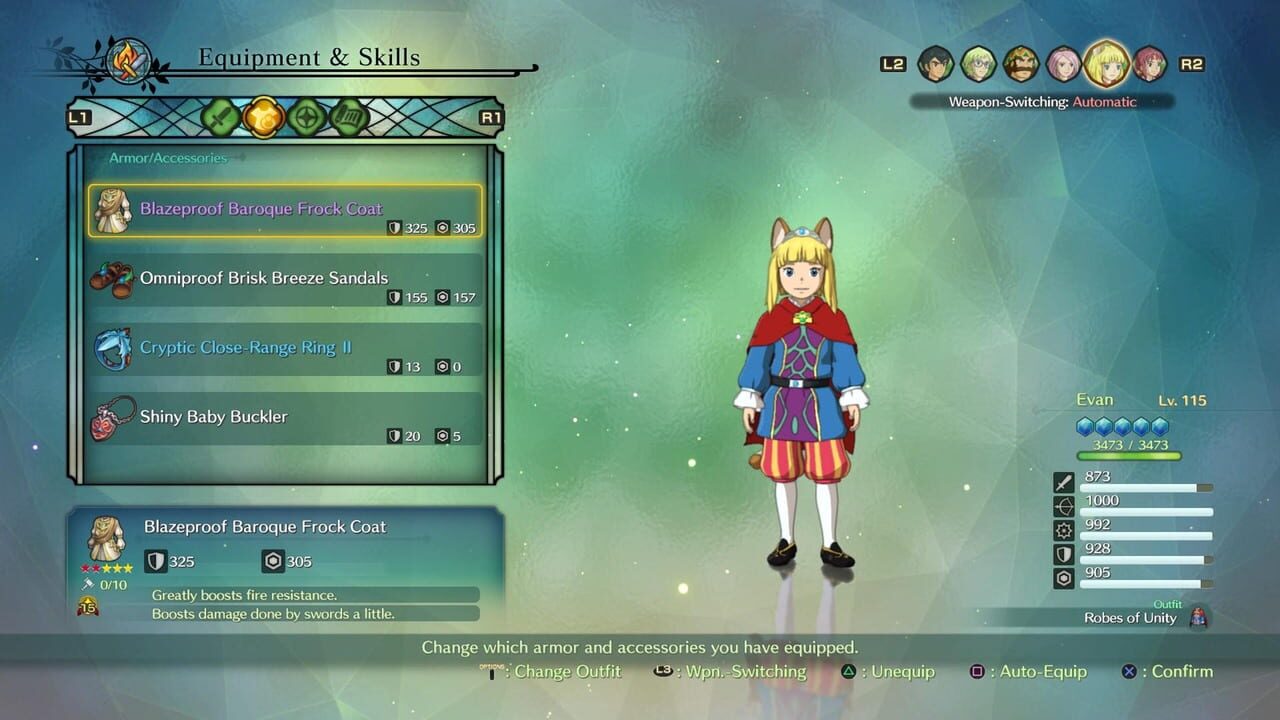Click the Robes of Unity outfit label
The width and height of the screenshot is (1280, 720).
pyautogui.click(x=1130, y=618)
